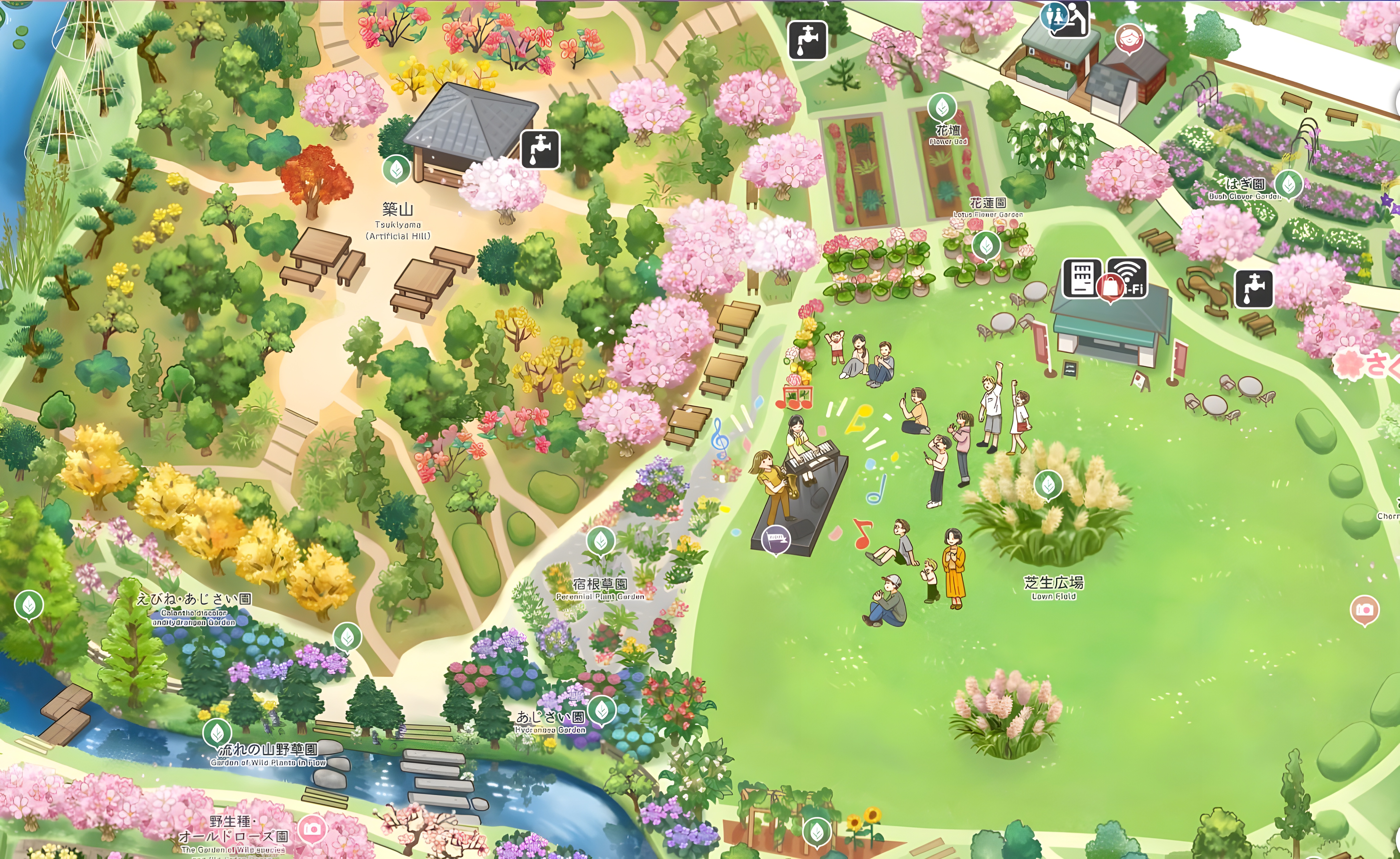
Task: Open the camera pin beside the Lawn Field
Action: point(1364,610)
